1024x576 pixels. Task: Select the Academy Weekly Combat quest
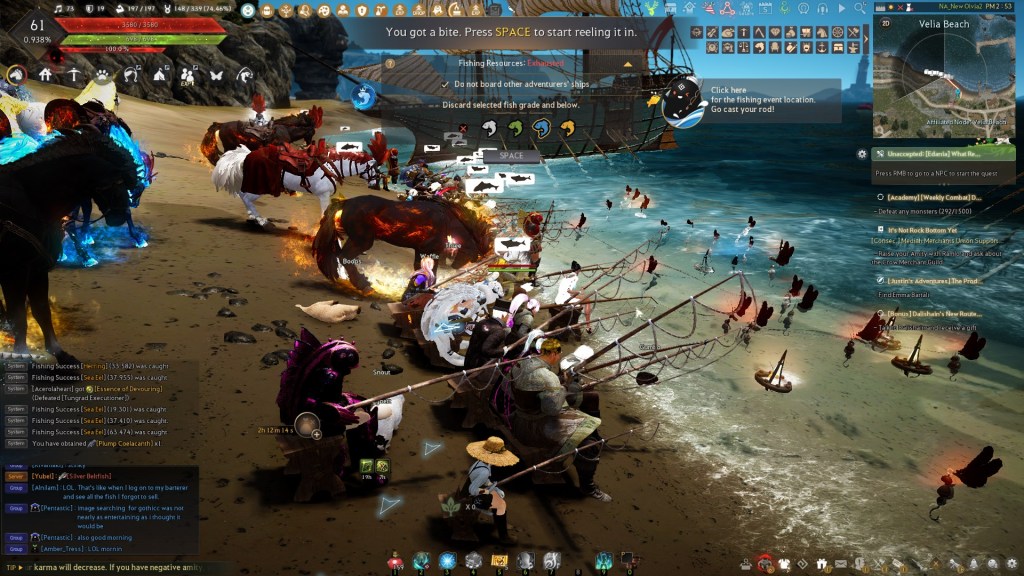coord(934,198)
